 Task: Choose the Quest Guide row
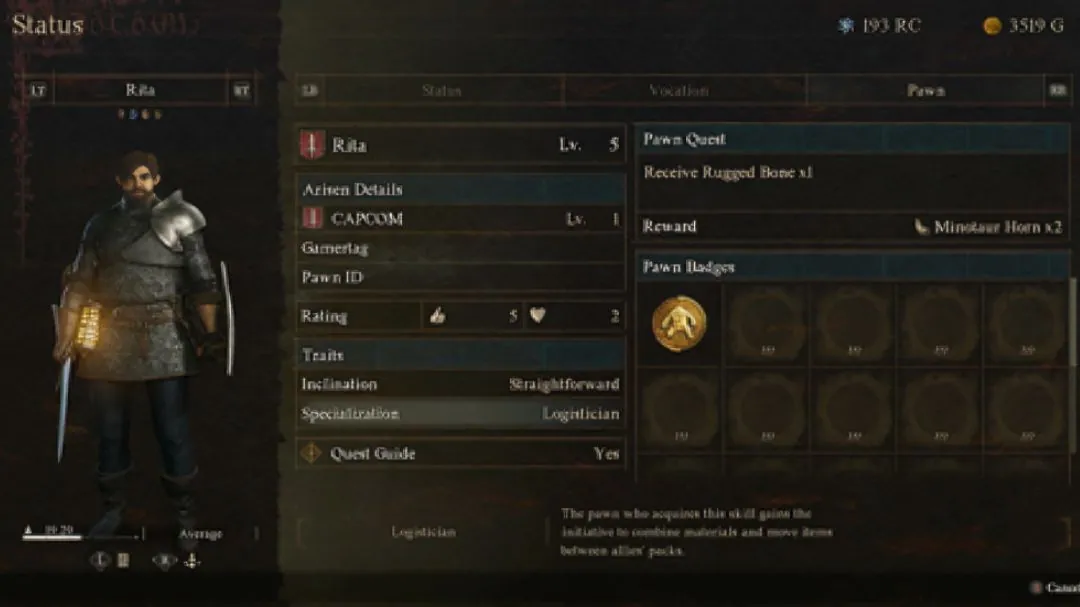[x=461, y=453]
